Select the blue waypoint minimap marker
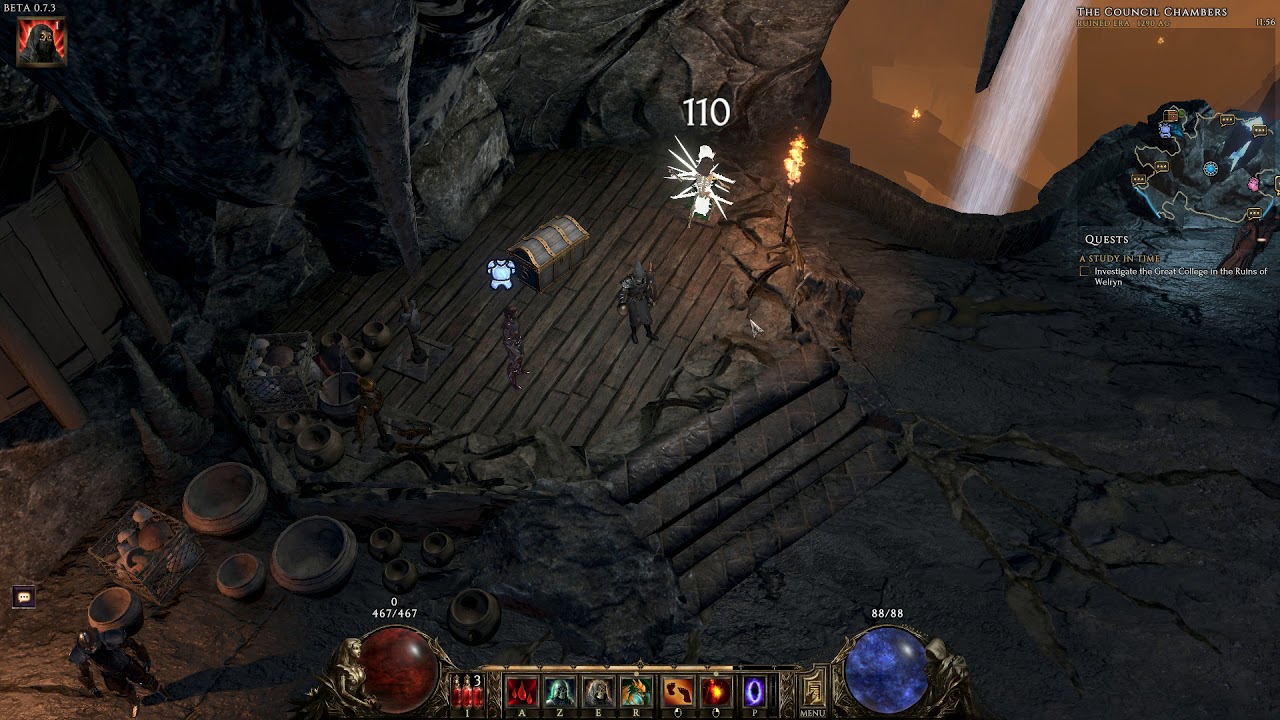1280x720 pixels. coord(1211,168)
